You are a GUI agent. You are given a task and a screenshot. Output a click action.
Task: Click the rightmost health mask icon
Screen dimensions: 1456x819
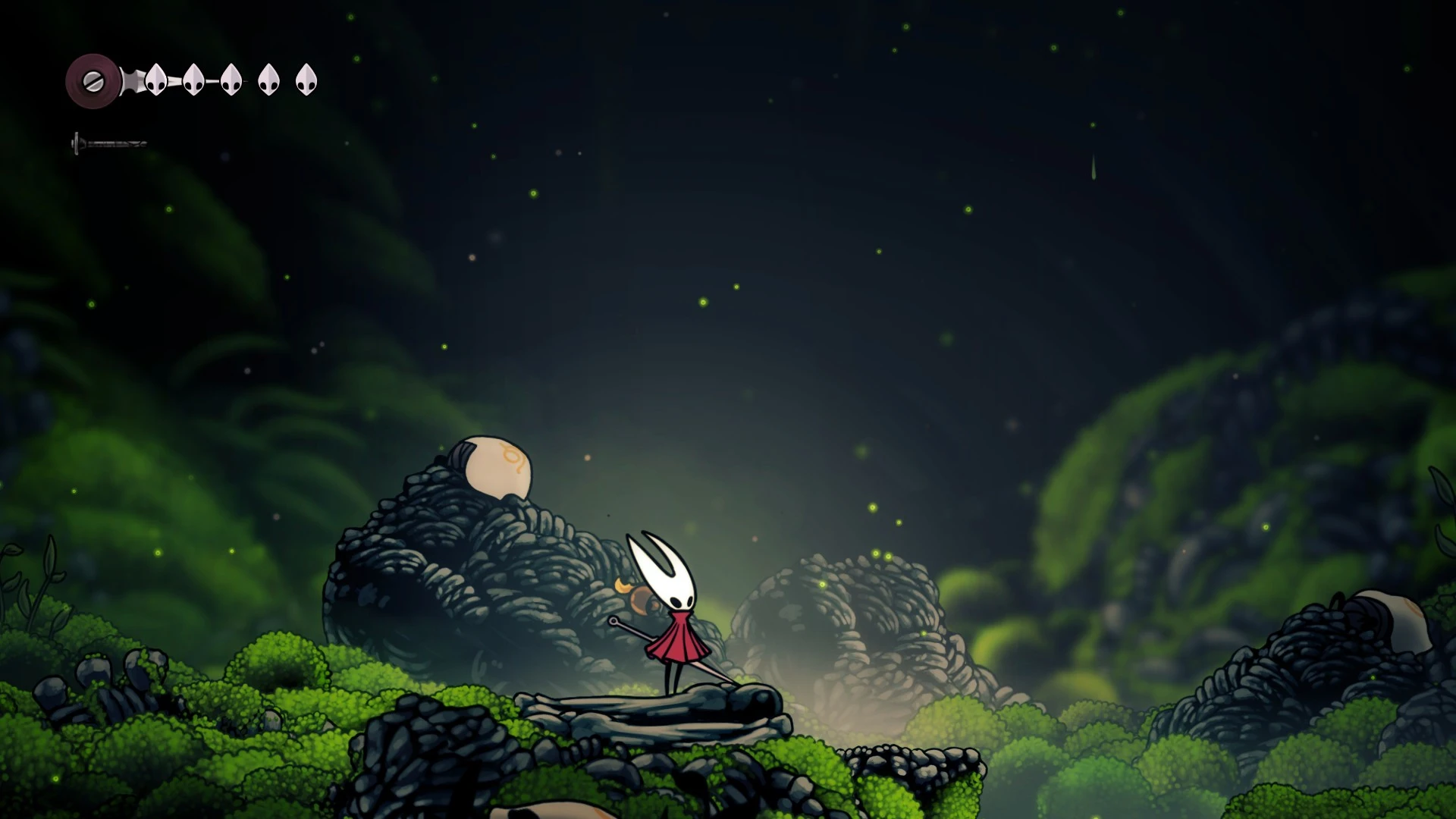[x=306, y=79]
